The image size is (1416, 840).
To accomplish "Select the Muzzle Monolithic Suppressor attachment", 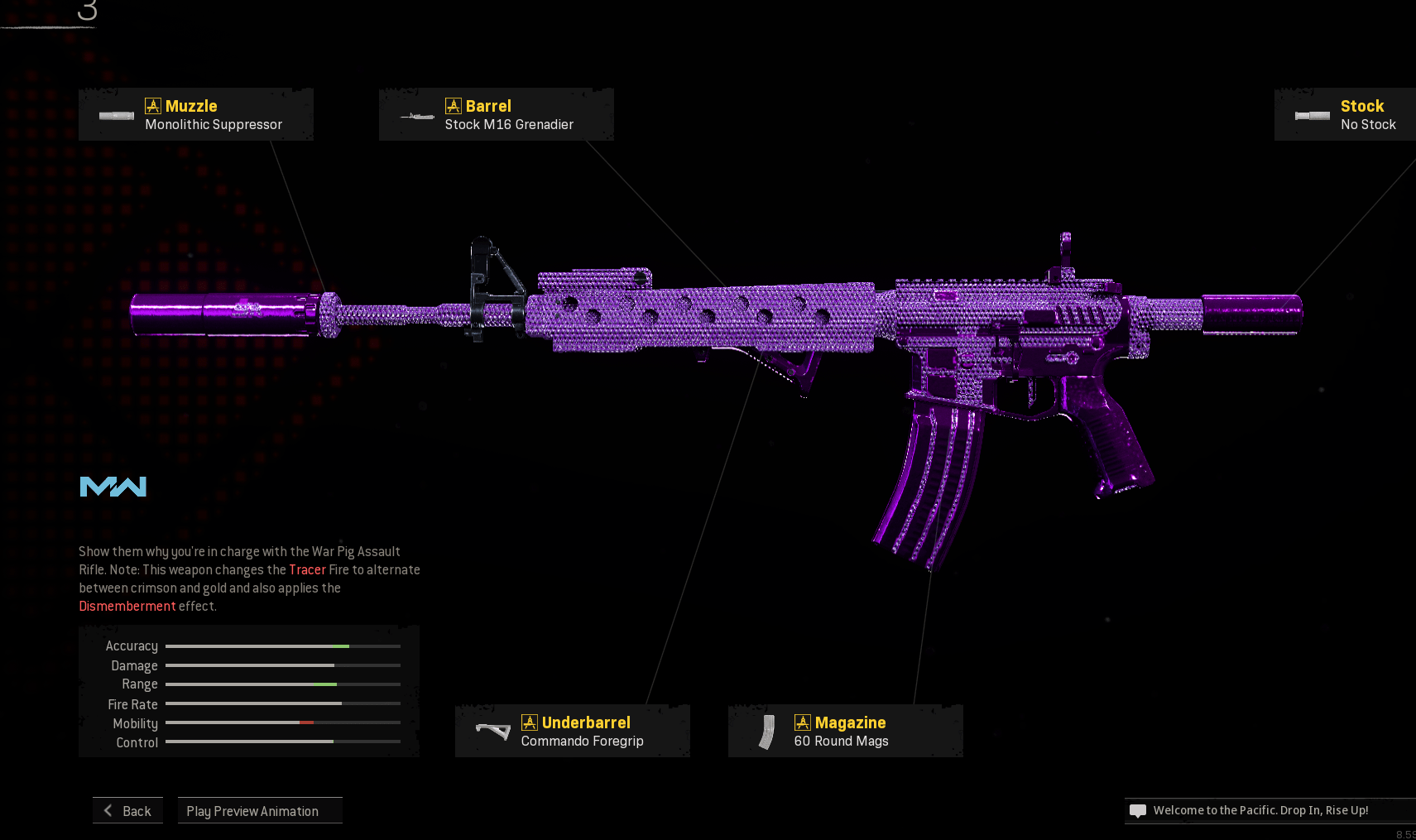I will pyautogui.click(x=196, y=115).
